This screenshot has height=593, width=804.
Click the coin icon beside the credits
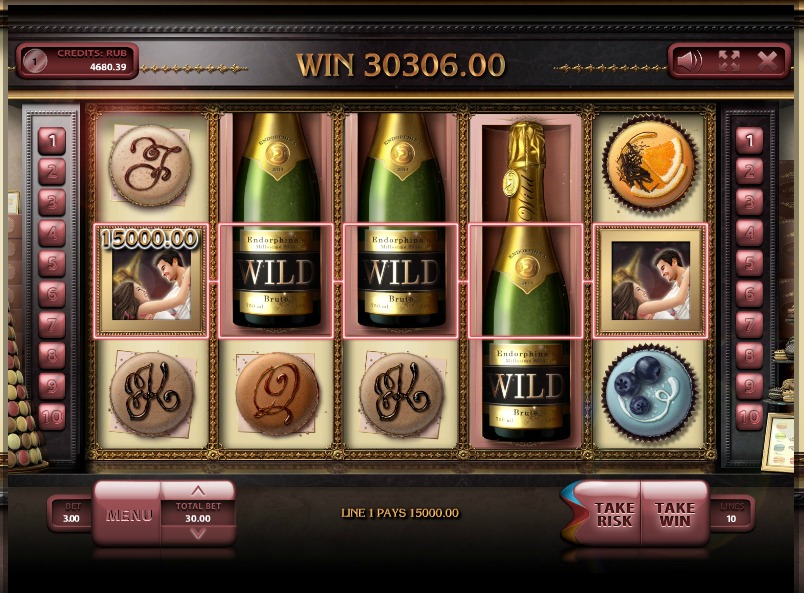point(35,61)
